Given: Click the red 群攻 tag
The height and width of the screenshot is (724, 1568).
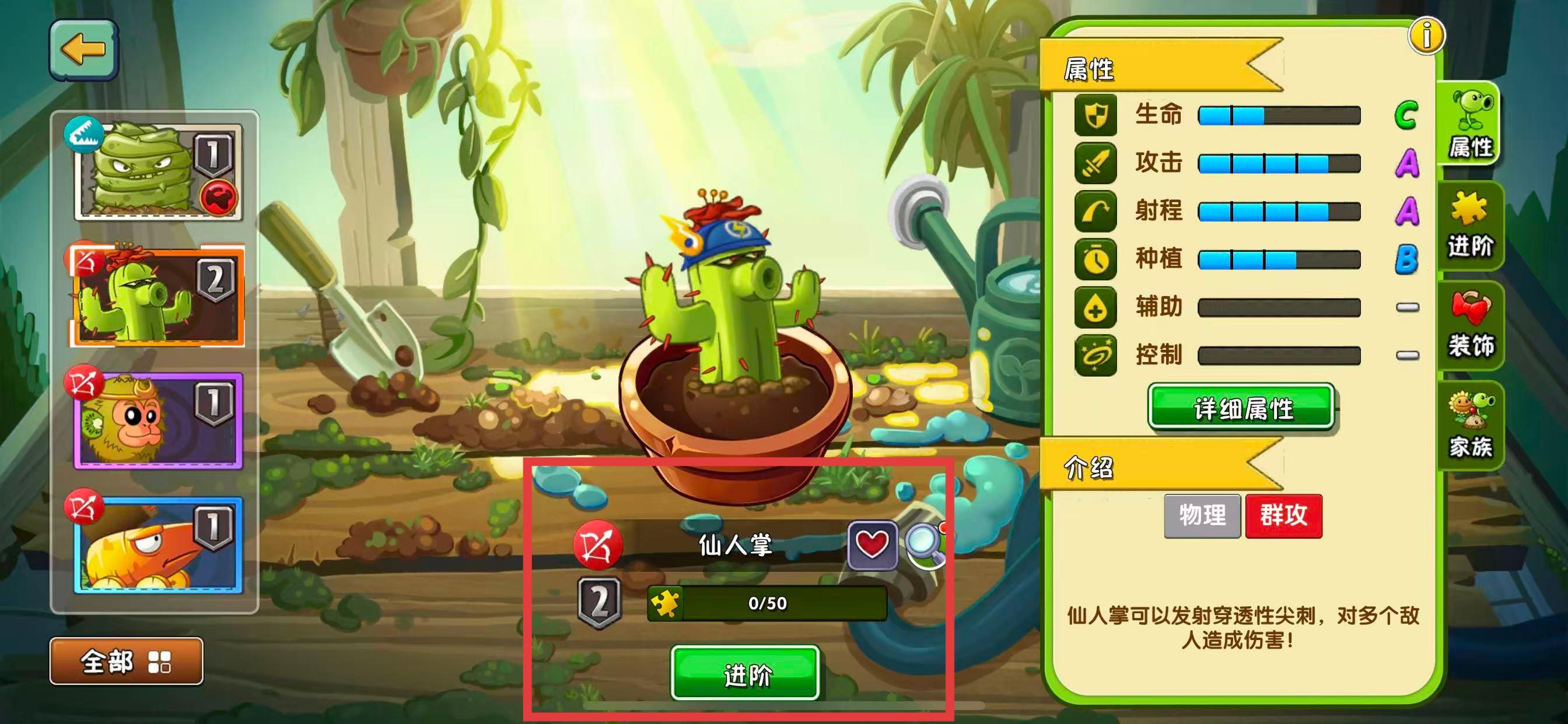Looking at the screenshot, I should [1284, 516].
